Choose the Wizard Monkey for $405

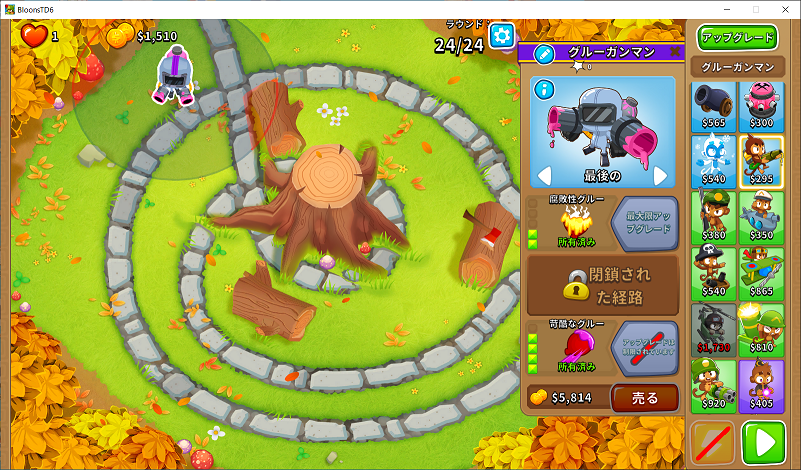click(762, 385)
